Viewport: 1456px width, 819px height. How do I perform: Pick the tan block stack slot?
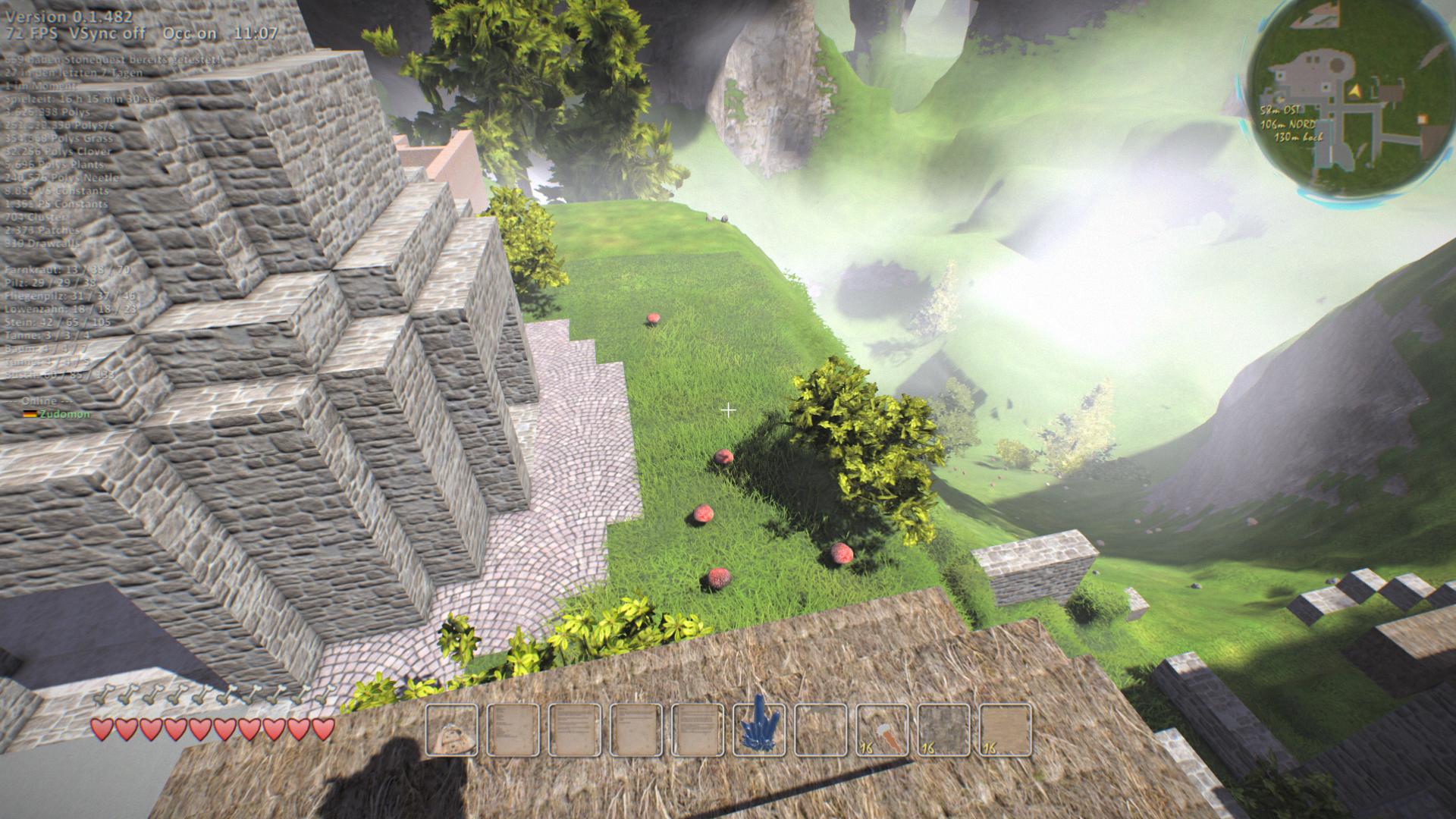click(1005, 730)
